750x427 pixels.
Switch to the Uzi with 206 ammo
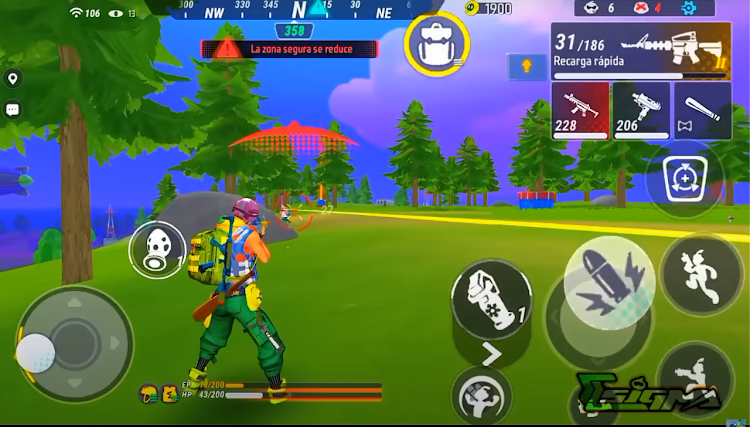641,110
